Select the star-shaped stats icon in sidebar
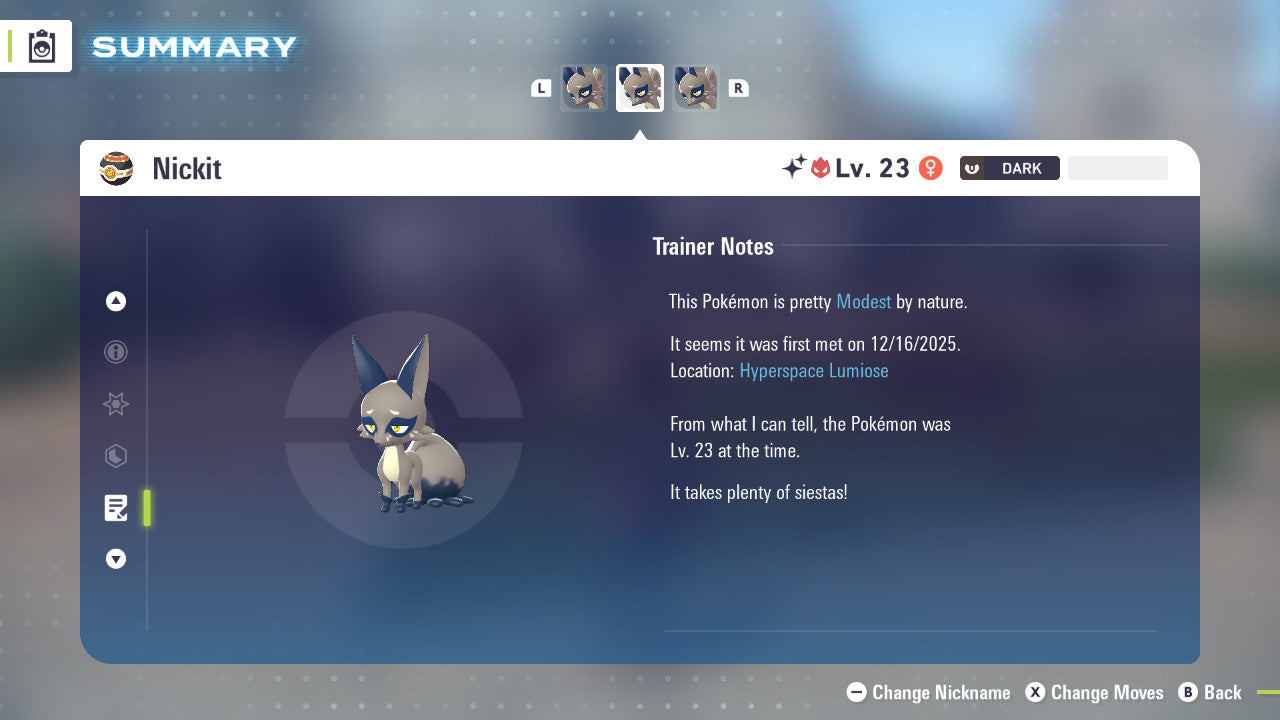Screen dimensions: 1280x720 click(x=115, y=404)
